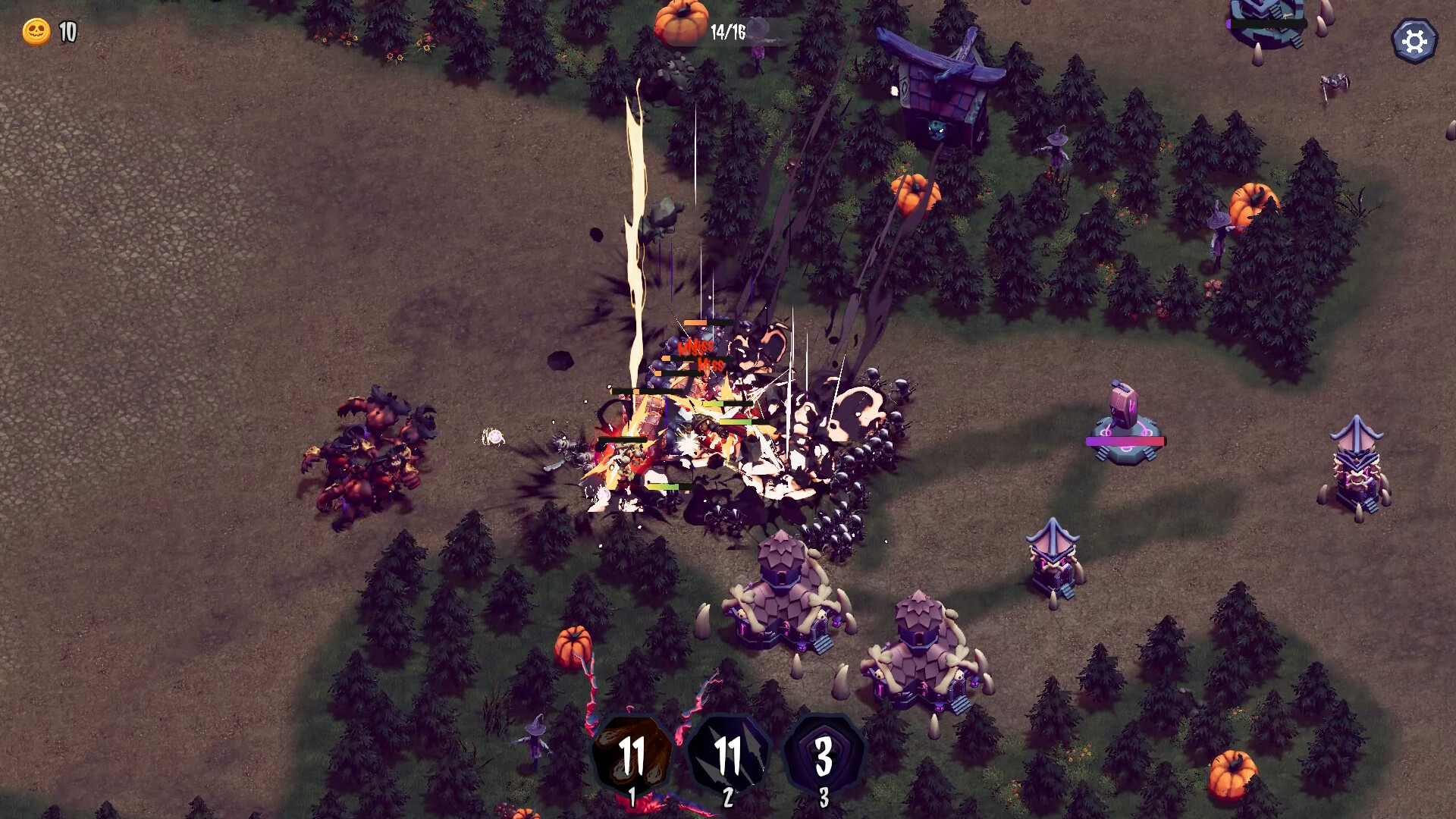Click the pumpkin icon beside the 14/16 counter
This screenshot has height=819, width=1456.
click(x=680, y=23)
